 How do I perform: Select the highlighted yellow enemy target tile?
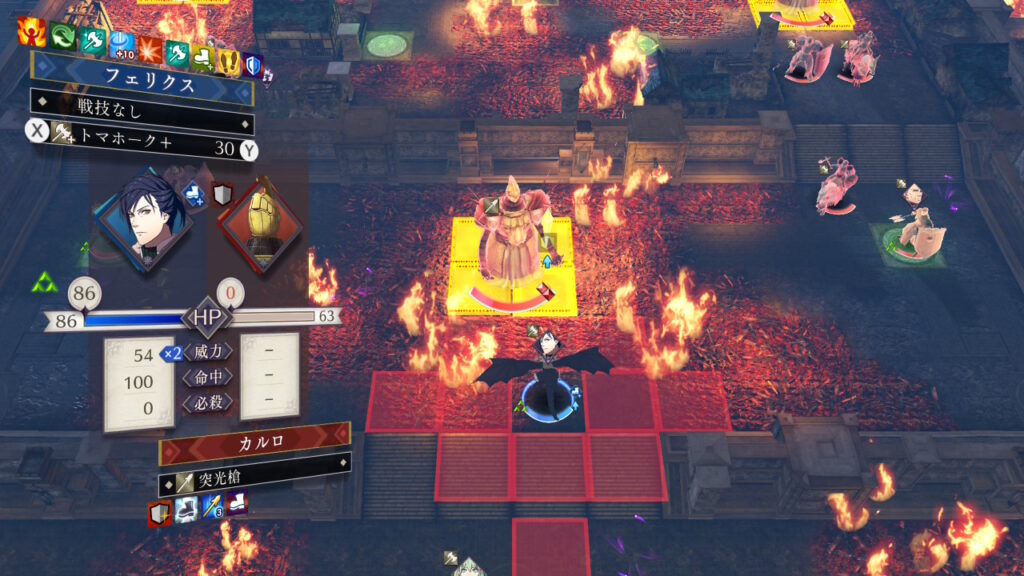click(x=512, y=265)
